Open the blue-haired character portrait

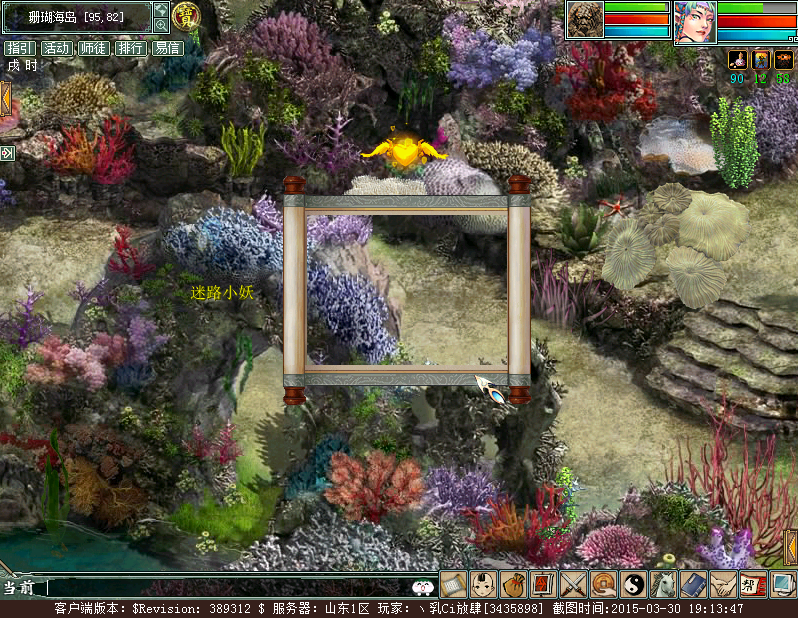point(695,21)
